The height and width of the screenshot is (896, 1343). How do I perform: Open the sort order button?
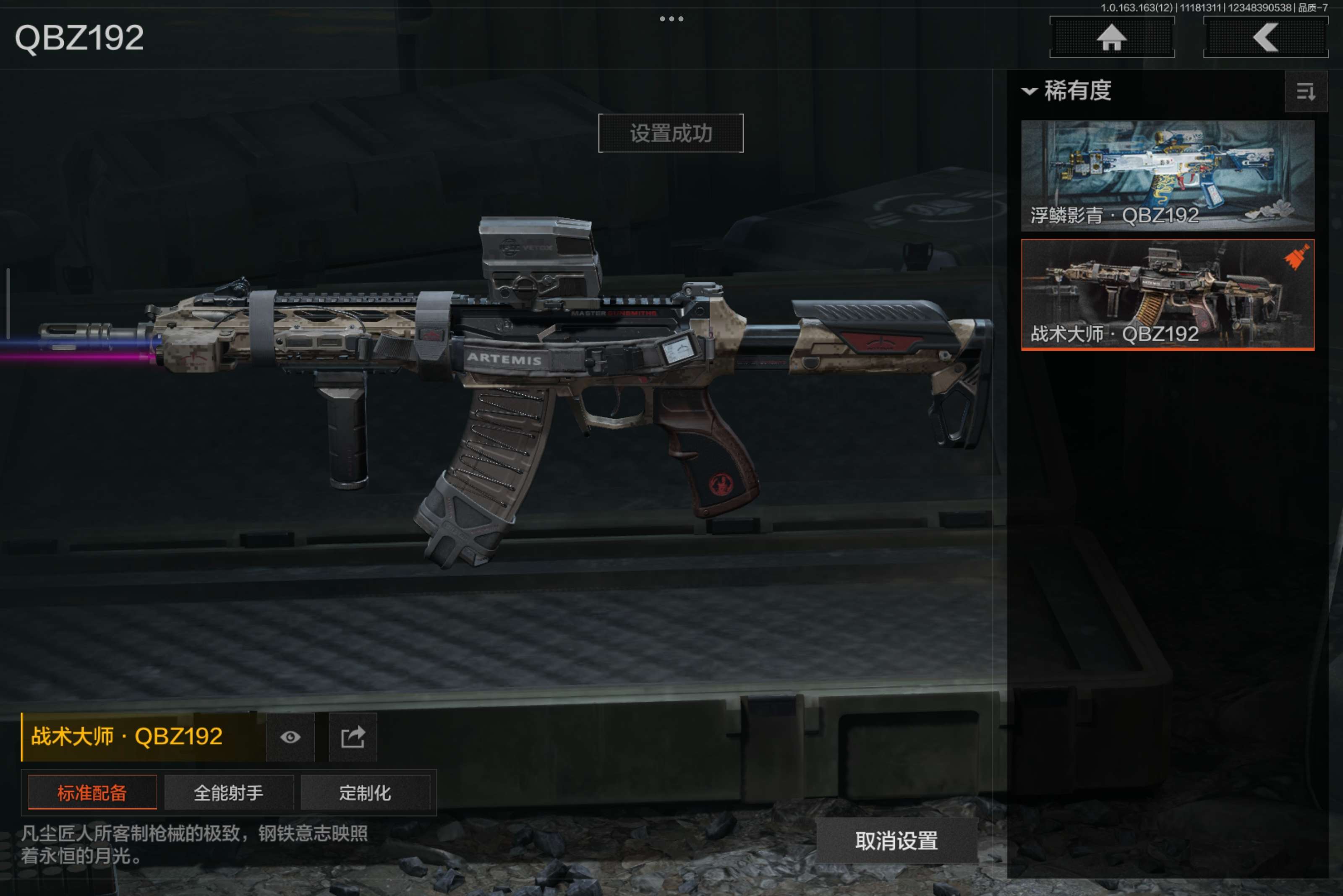(x=1305, y=91)
